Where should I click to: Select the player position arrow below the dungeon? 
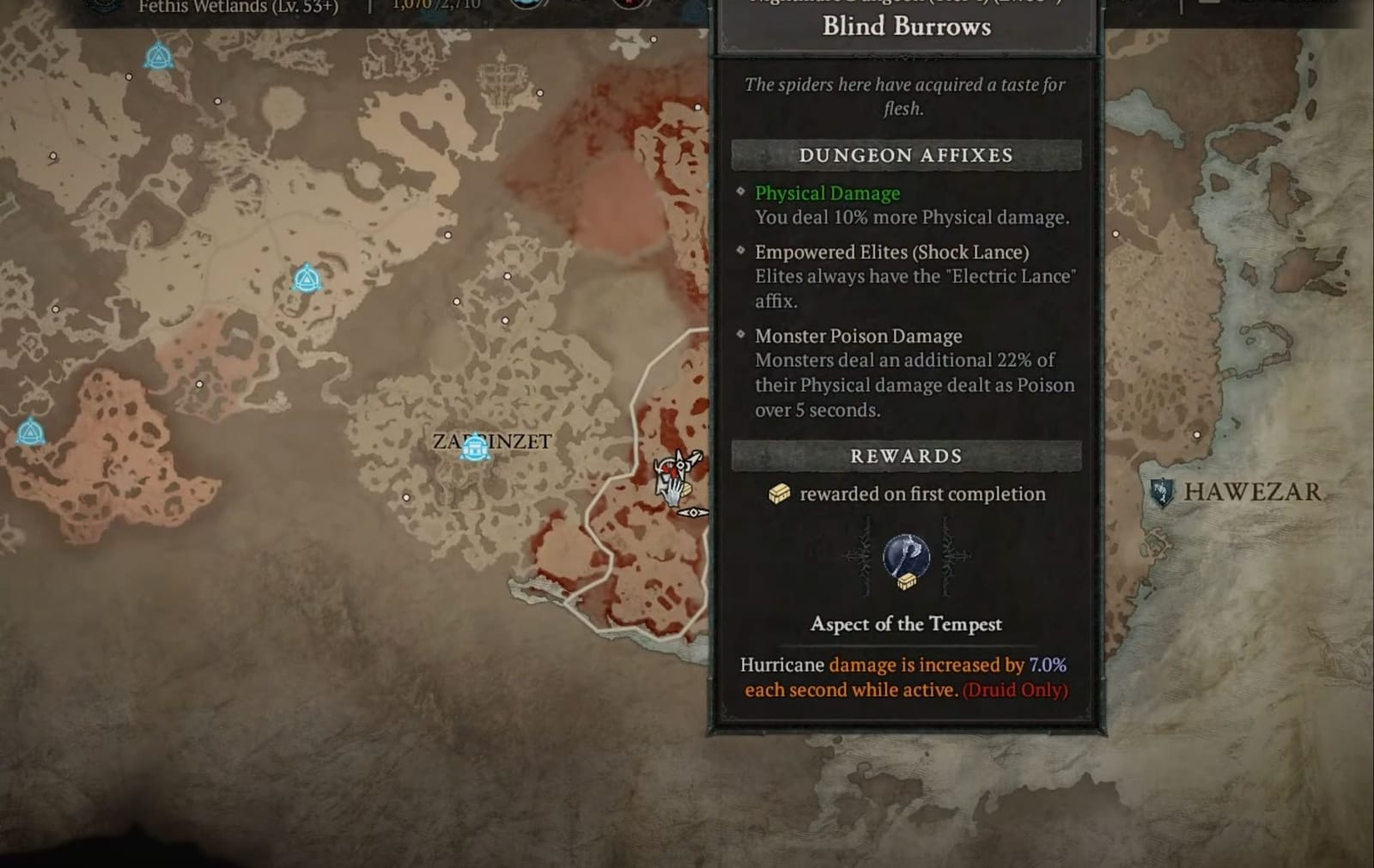[693, 513]
